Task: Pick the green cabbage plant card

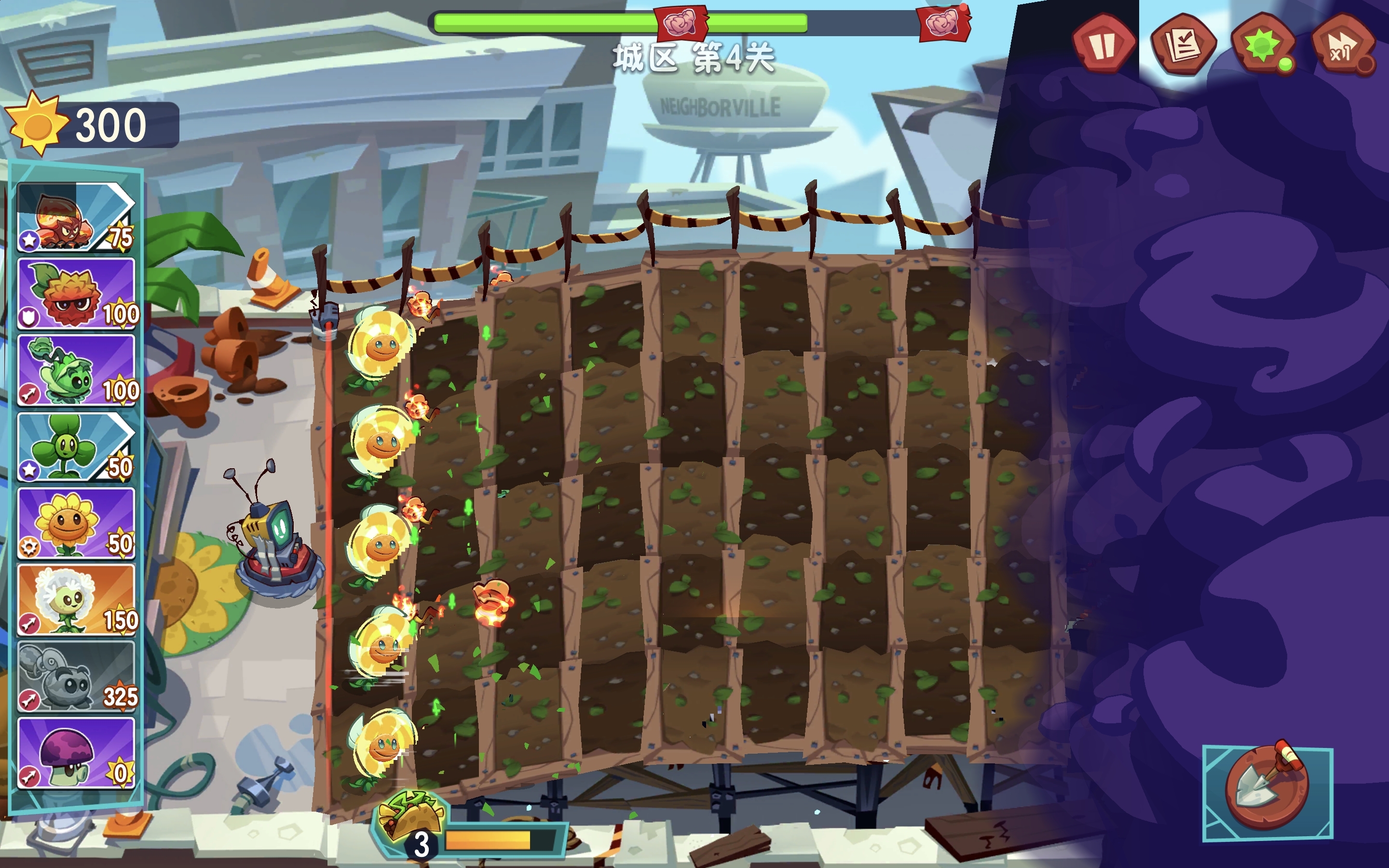Action: point(76,370)
